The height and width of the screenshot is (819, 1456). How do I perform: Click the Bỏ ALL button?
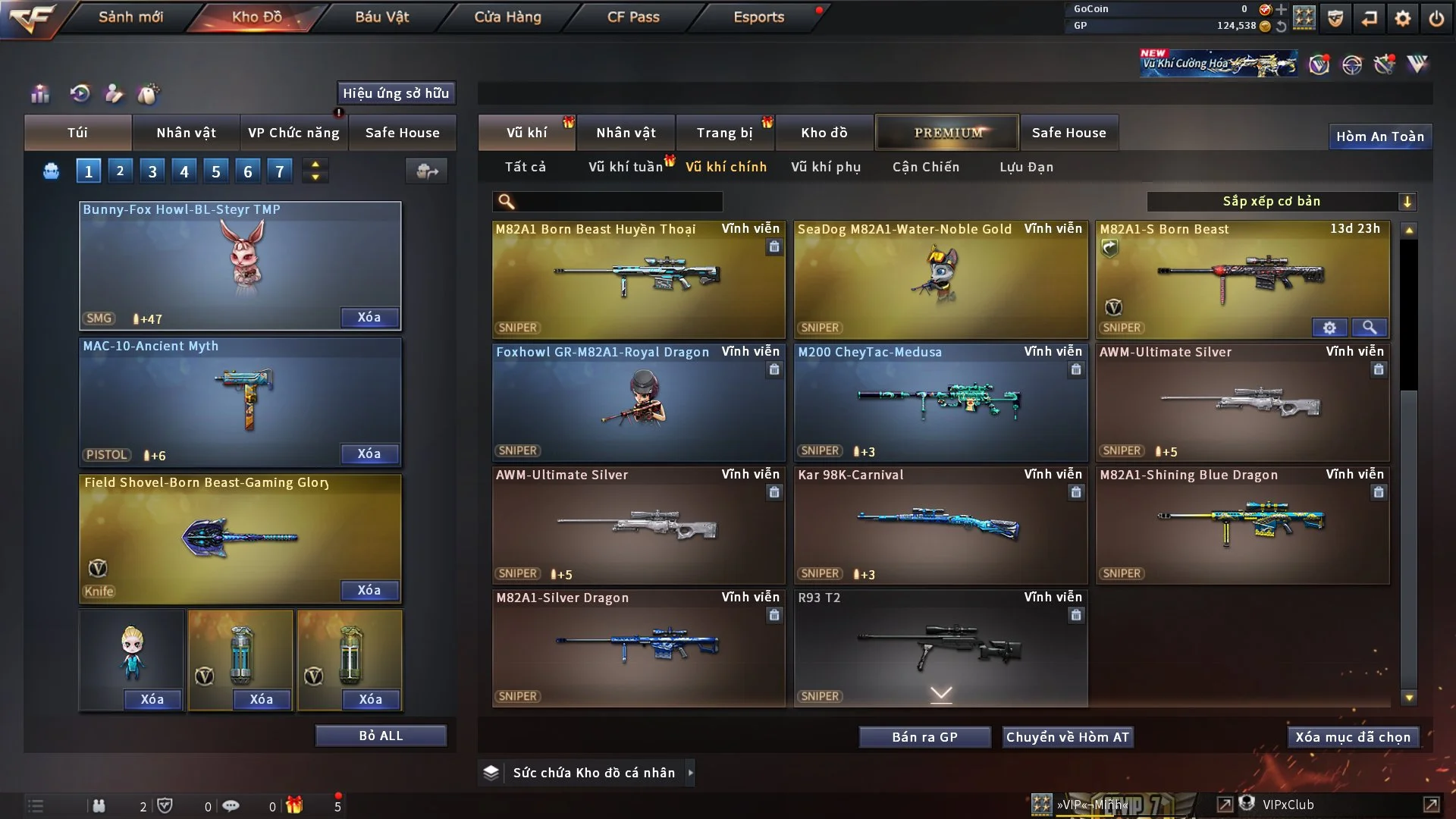tap(381, 736)
